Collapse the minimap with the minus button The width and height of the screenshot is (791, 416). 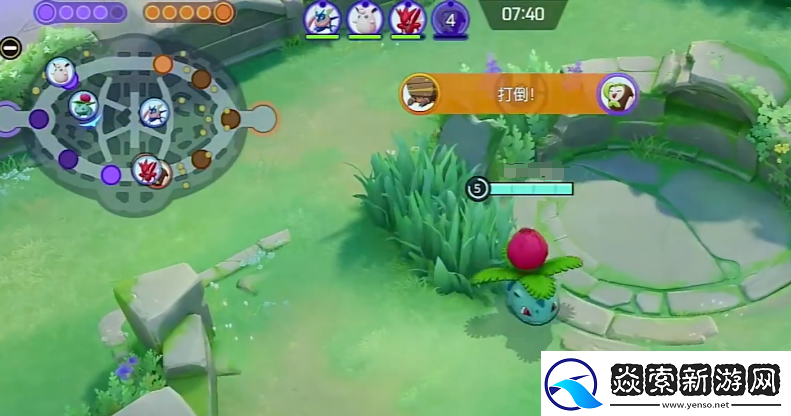[x=10, y=47]
